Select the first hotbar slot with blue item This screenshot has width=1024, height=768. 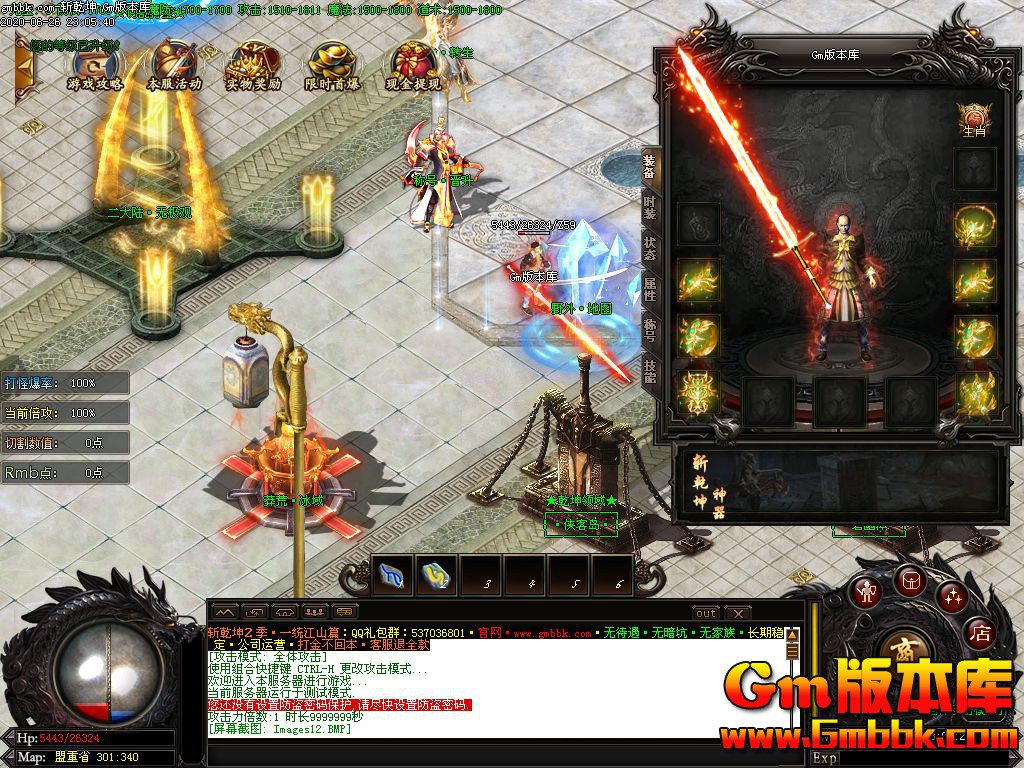pyautogui.click(x=393, y=576)
